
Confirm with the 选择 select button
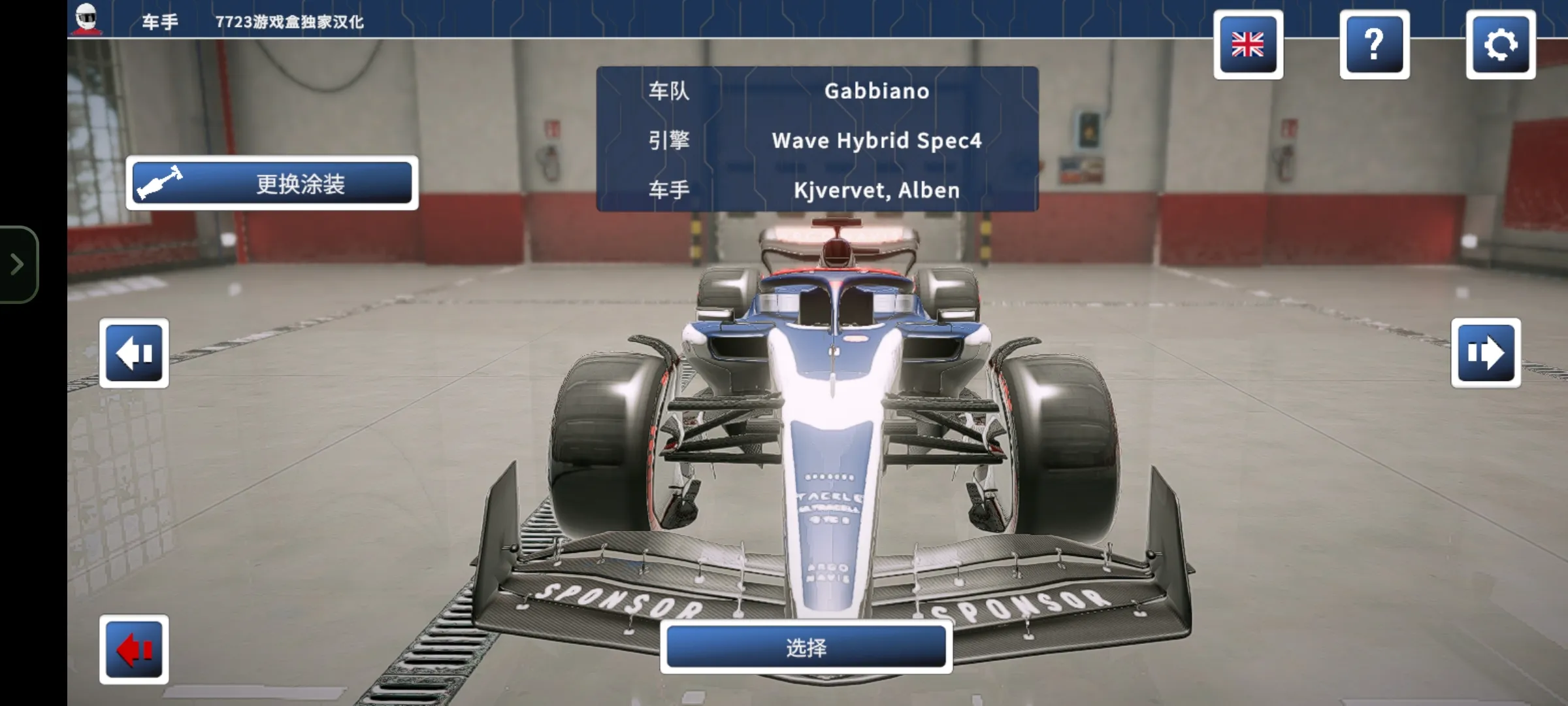[x=808, y=646]
